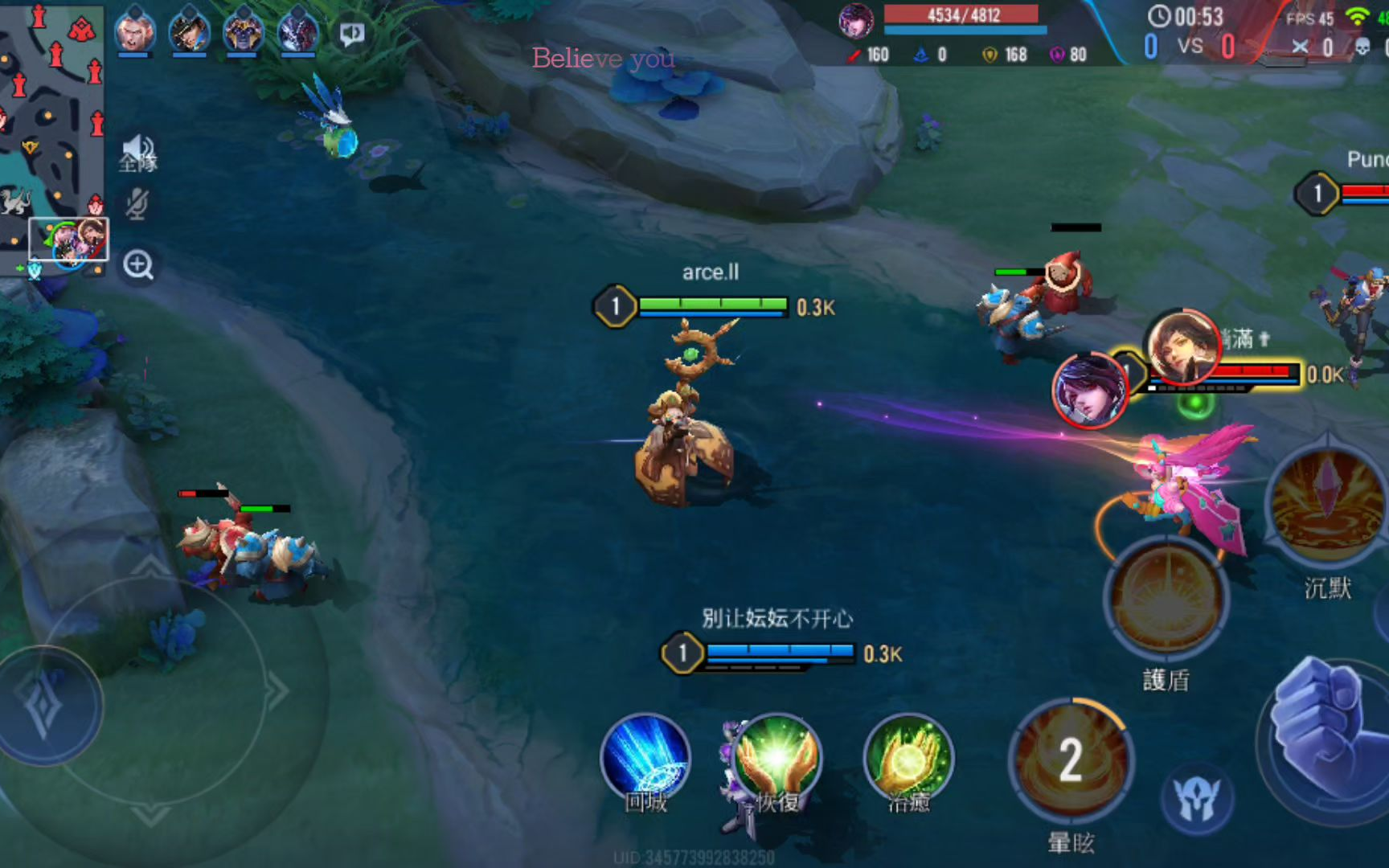Activate the 暈眩 stun skill

point(1071,759)
